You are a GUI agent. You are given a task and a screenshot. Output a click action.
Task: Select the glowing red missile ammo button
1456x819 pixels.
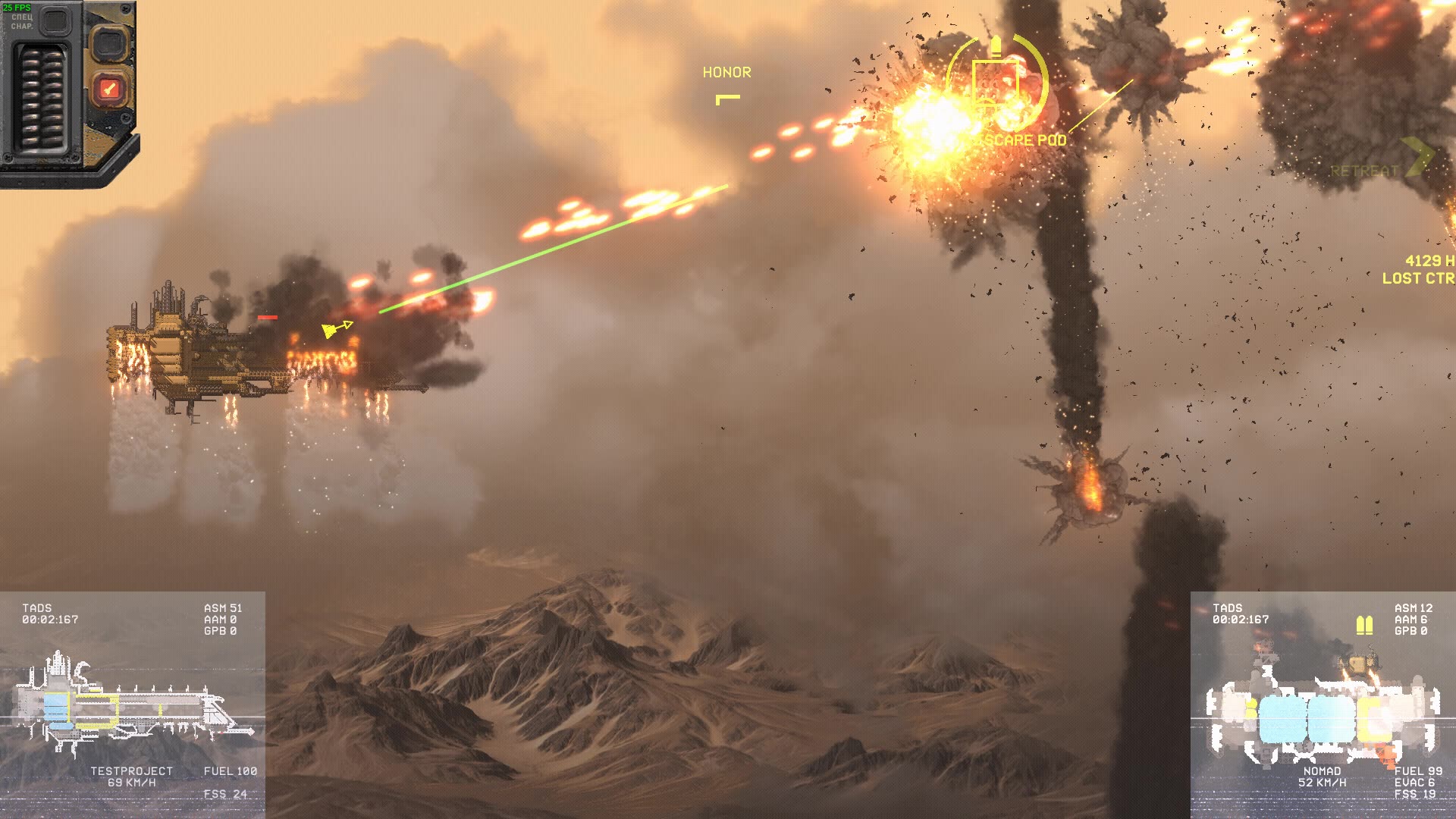point(110,89)
